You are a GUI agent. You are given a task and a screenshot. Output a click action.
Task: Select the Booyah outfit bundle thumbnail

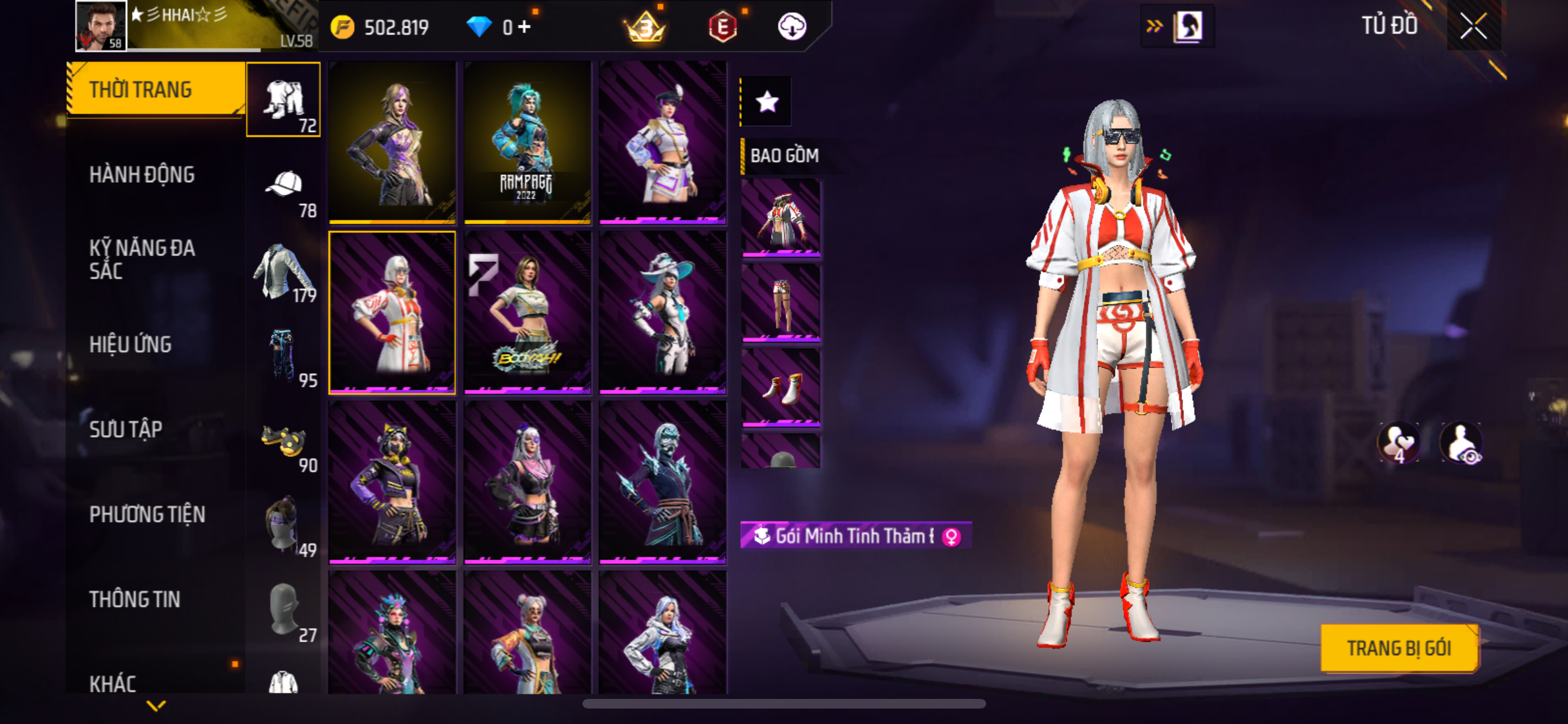tap(527, 312)
